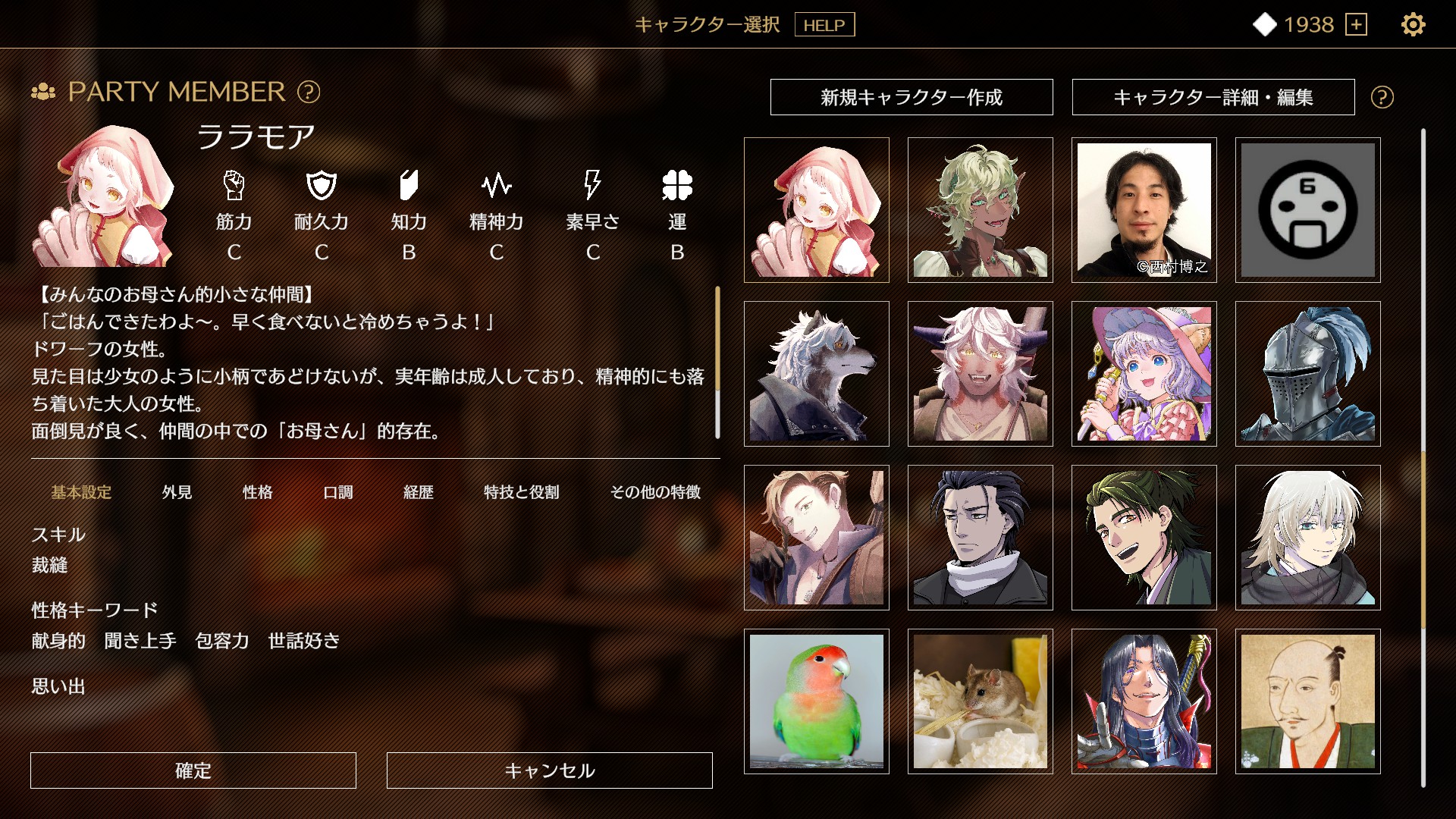Screen dimensions: 1456x819
Task: Click the plus next to diamond count 1938
Action: [x=1357, y=25]
